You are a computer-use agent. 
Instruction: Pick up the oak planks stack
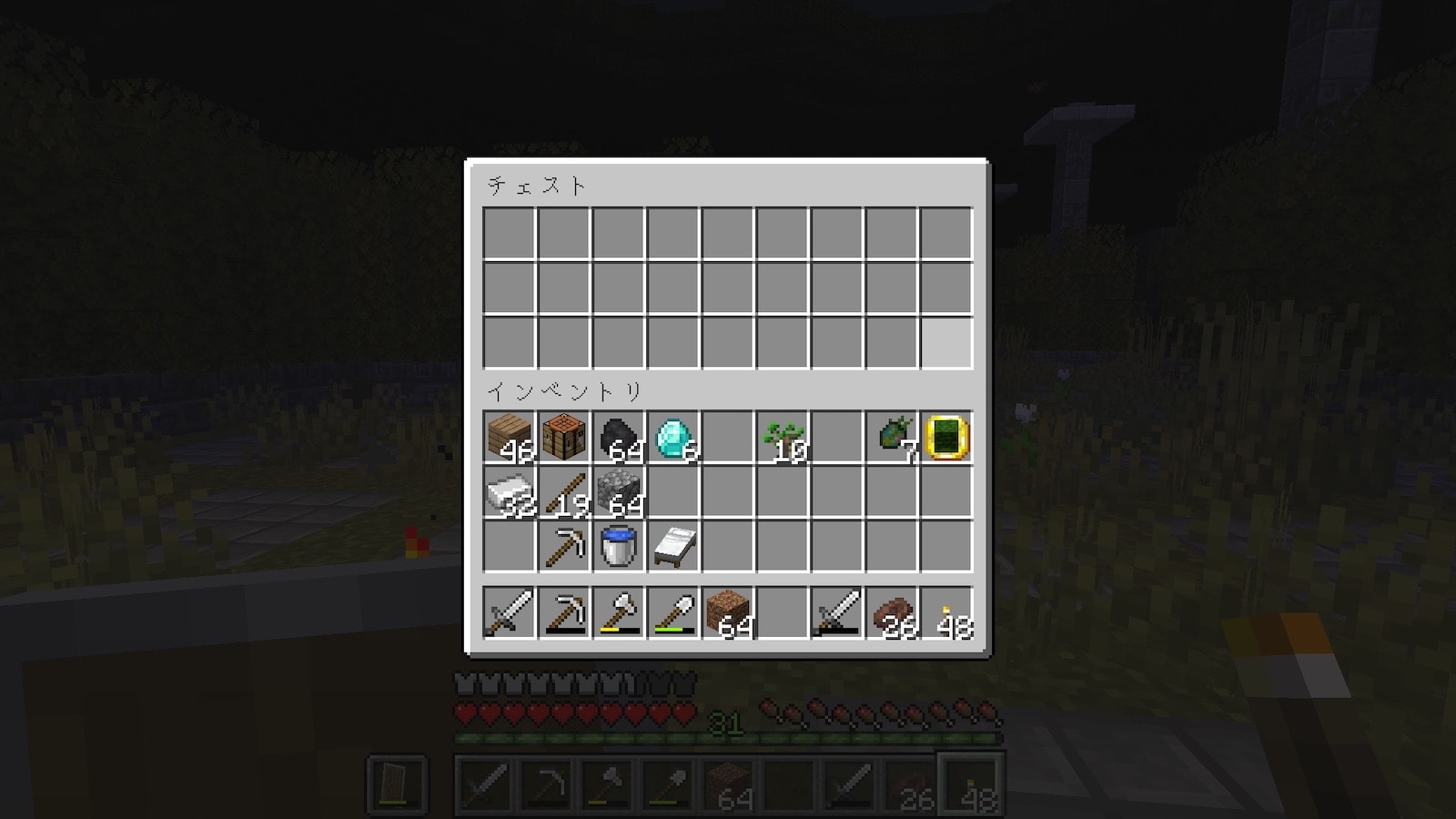point(509,438)
